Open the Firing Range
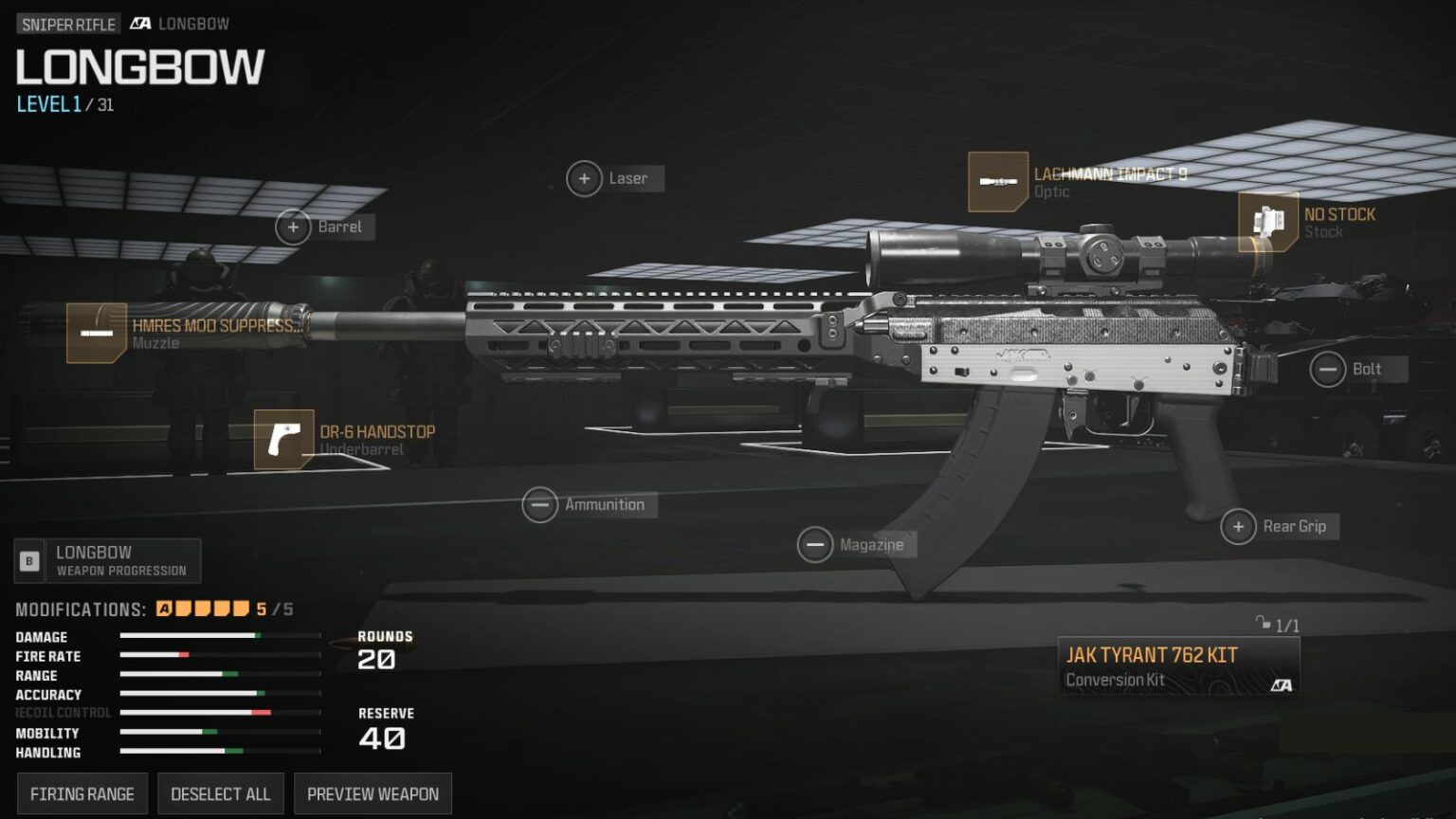 [x=82, y=793]
